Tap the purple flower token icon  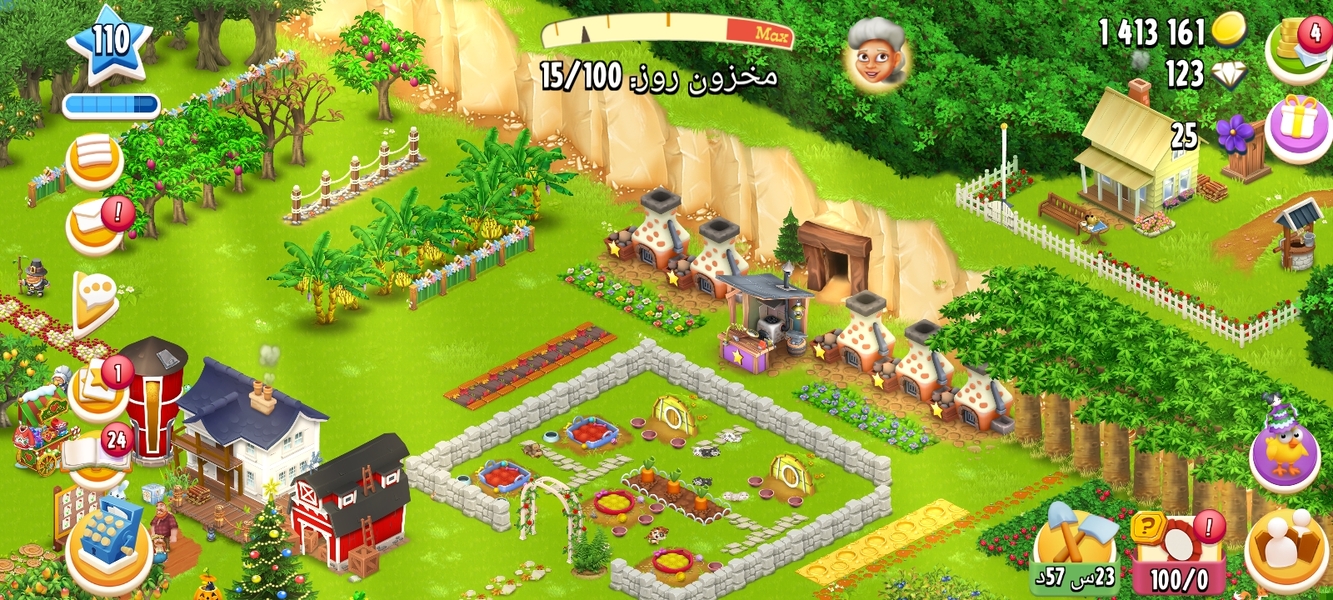(1234, 134)
